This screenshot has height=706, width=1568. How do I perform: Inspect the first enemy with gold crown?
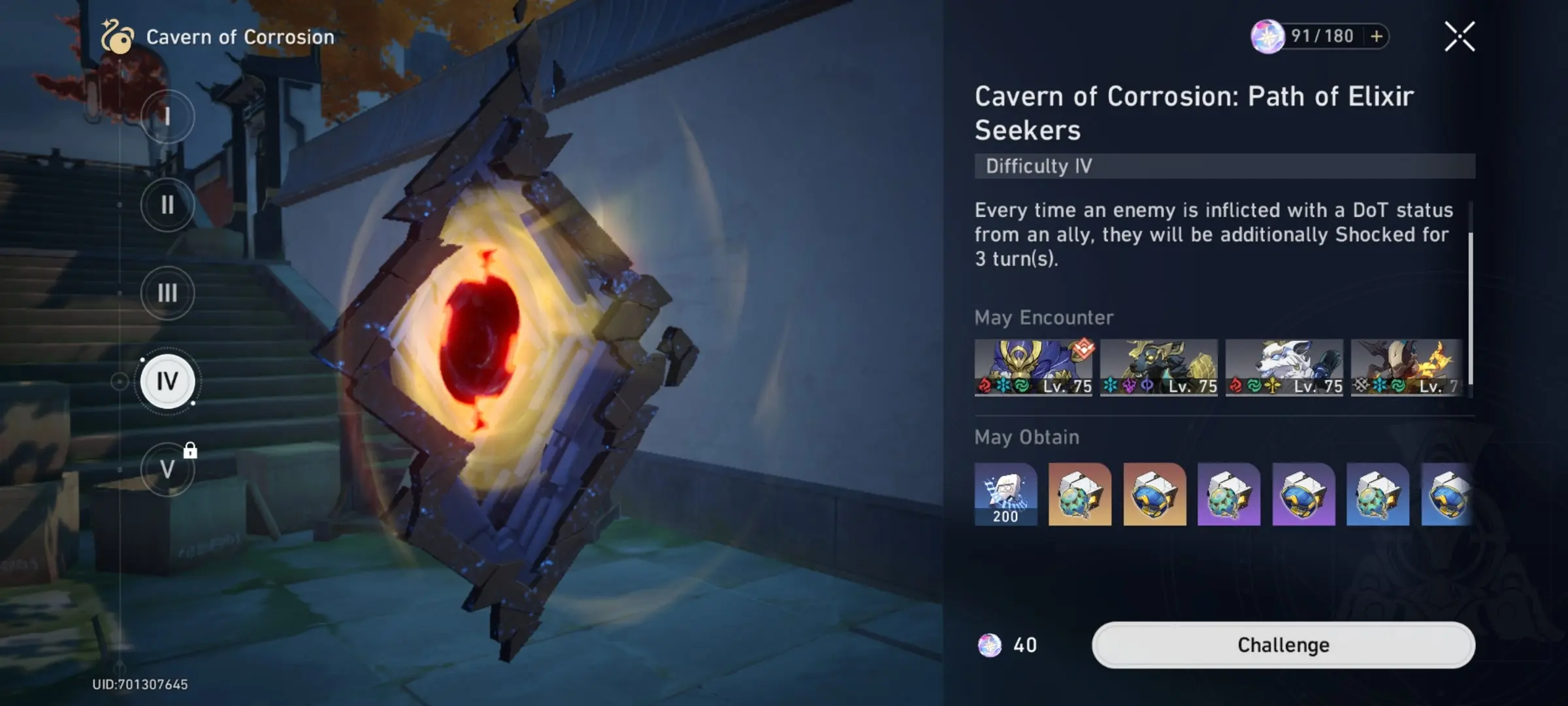click(x=1033, y=367)
